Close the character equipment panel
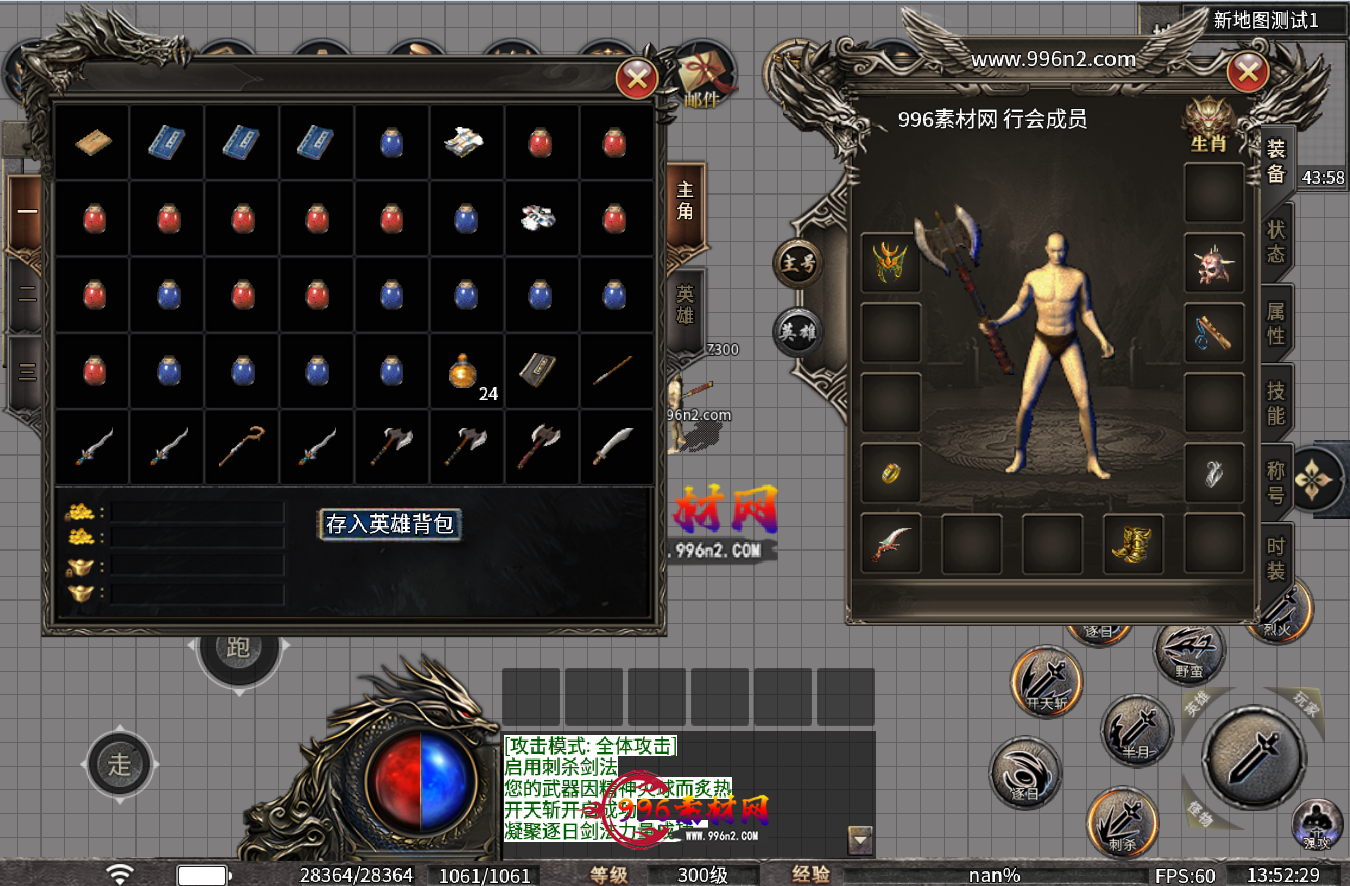 (x=1247, y=72)
